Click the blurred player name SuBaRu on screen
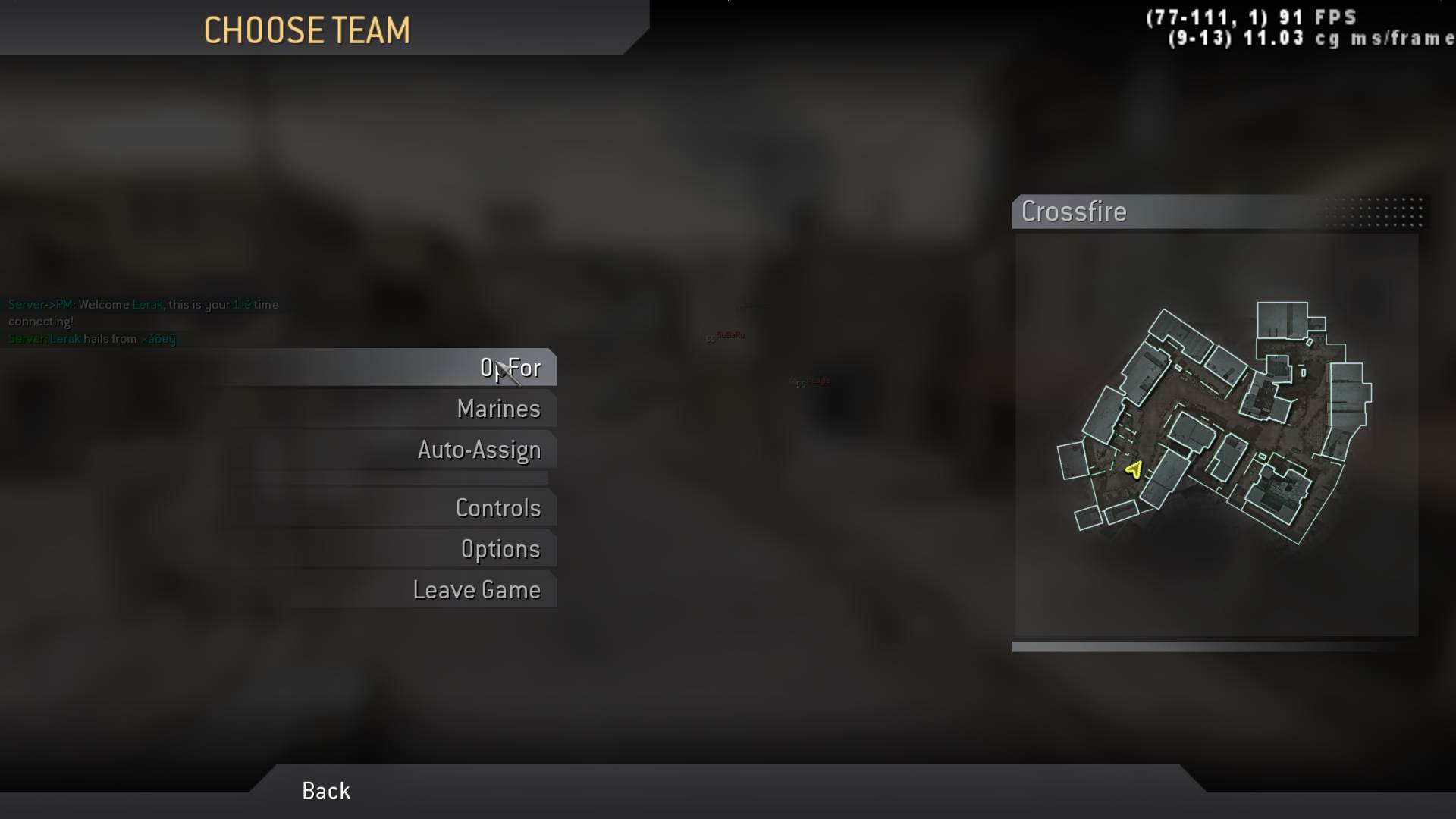The height and width of the screenshot is (819, 1456). click(730, 334)
